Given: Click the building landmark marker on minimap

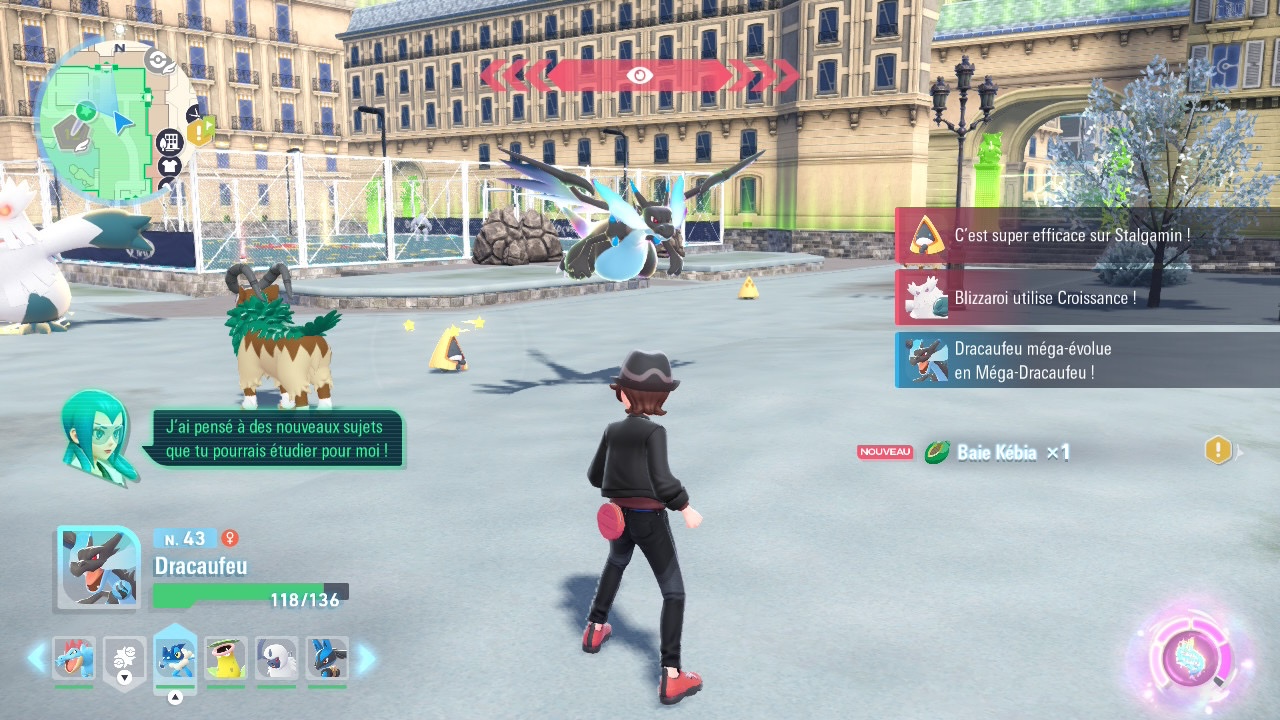Looking at the screenshot, I should (170, 142).
